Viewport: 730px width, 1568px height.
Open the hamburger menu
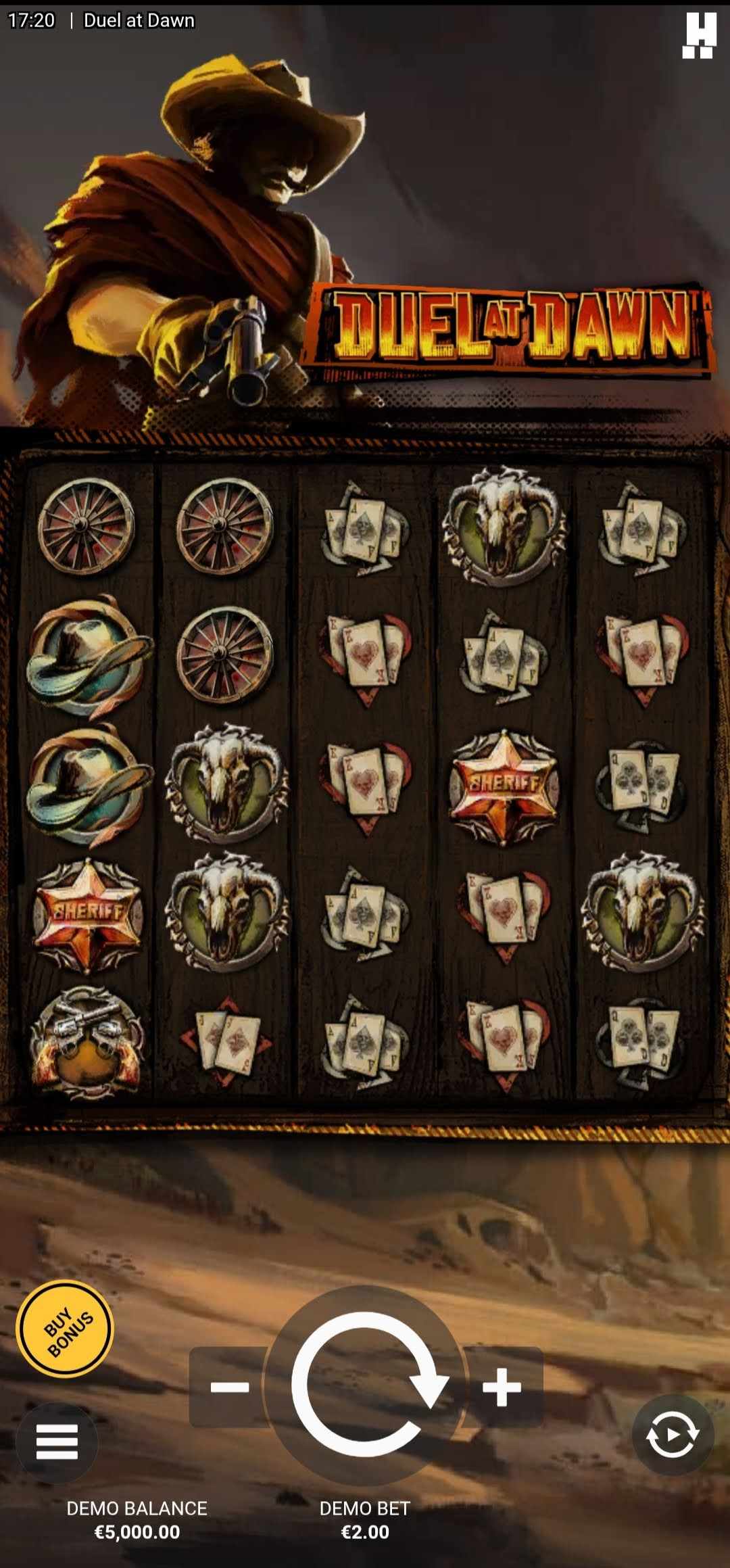coord(57,1442)
